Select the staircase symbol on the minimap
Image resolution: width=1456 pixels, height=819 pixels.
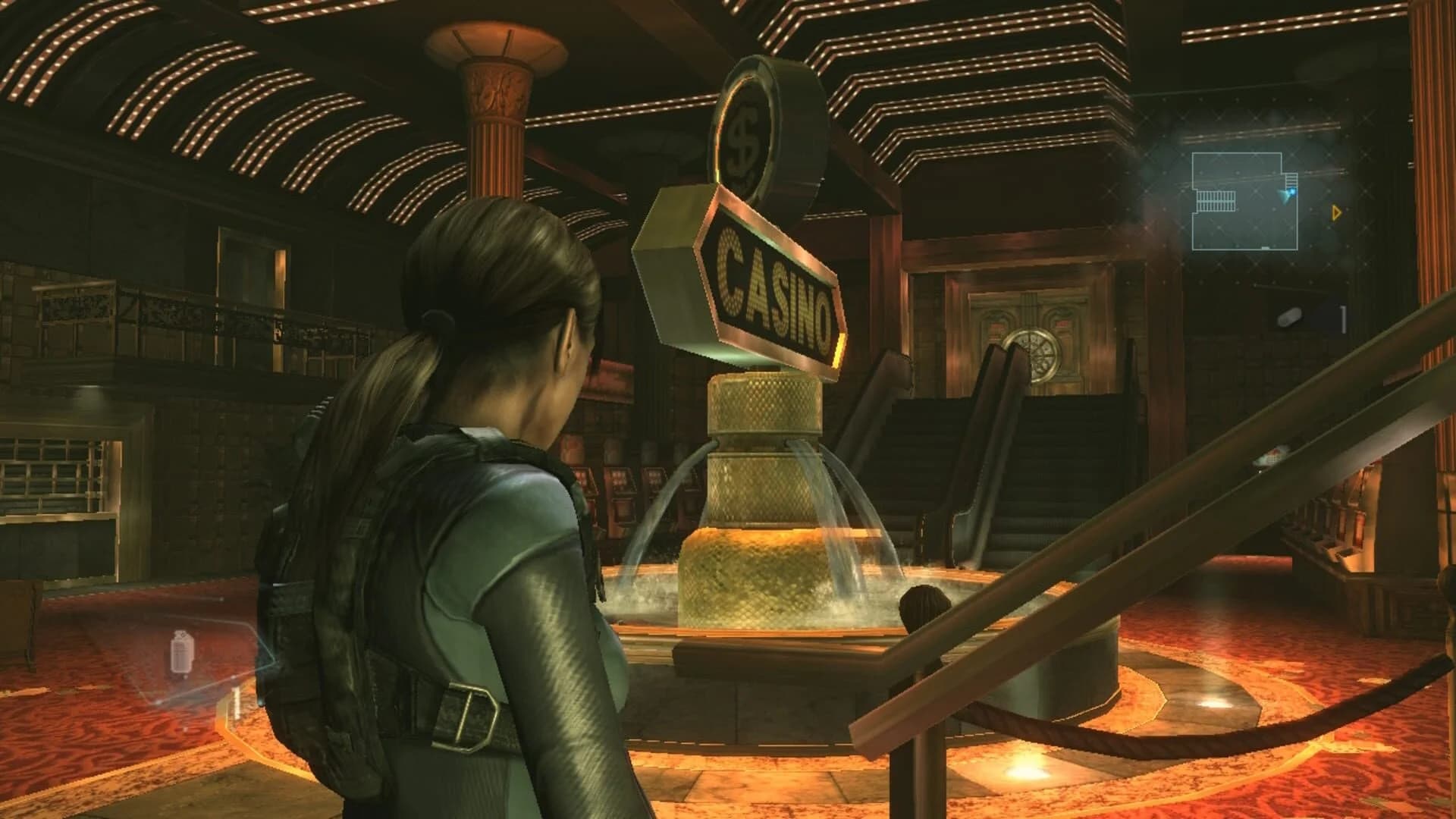(1216, 201)
